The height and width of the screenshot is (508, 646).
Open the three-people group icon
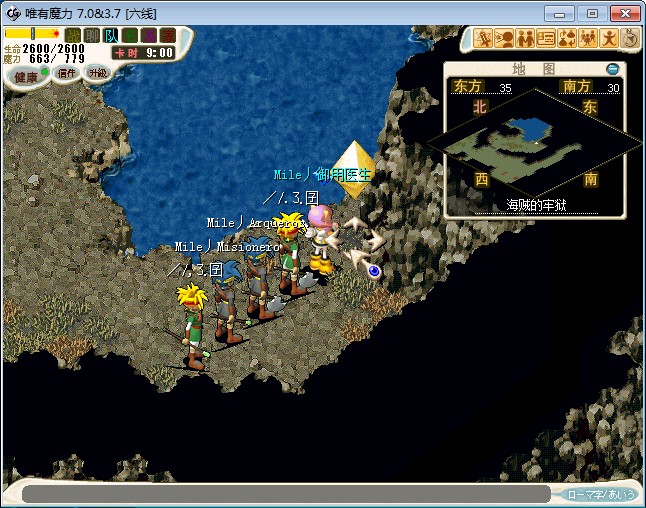(588, 39)
